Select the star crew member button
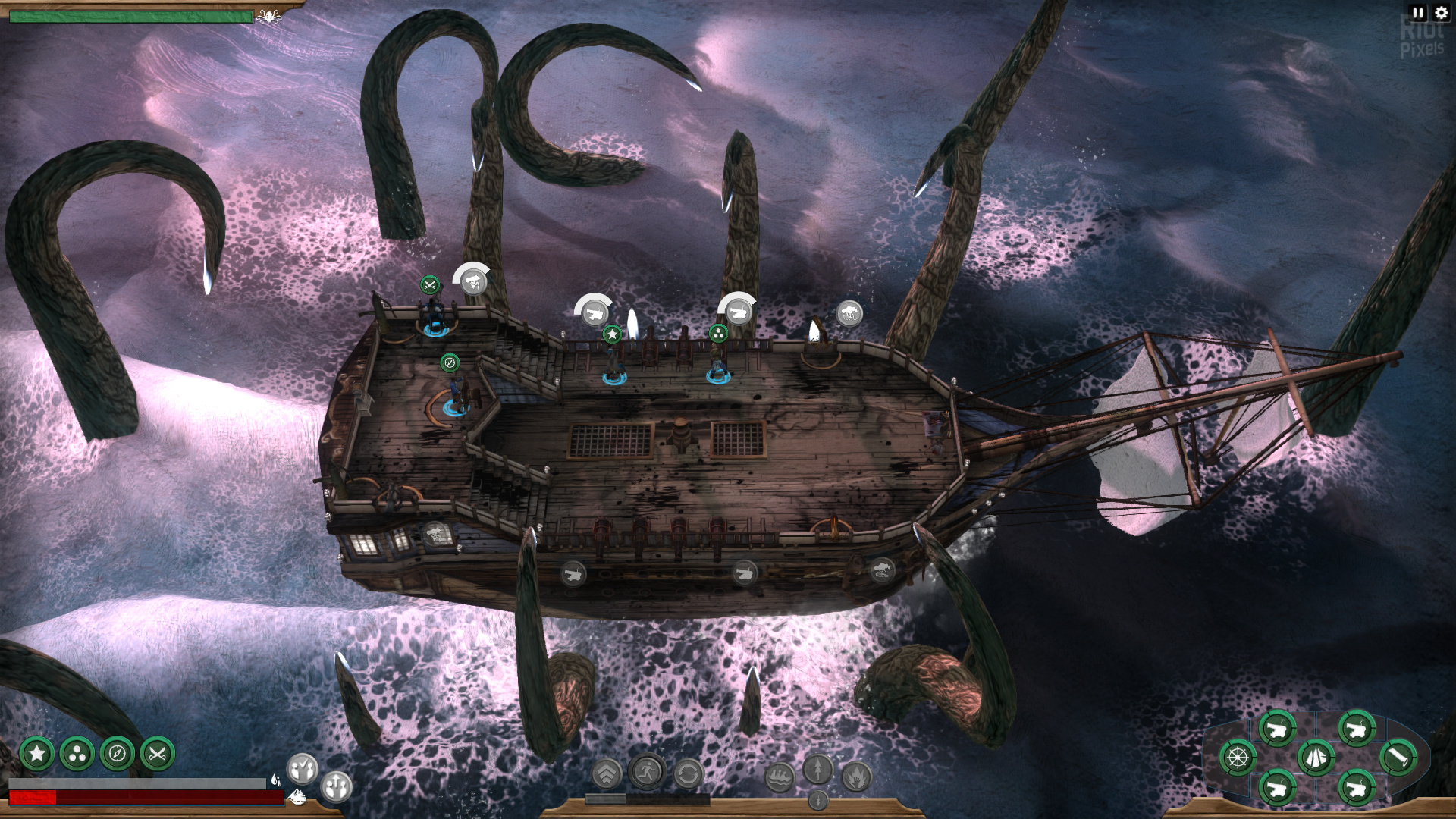 pyautogui.click(x=36, y=754)
